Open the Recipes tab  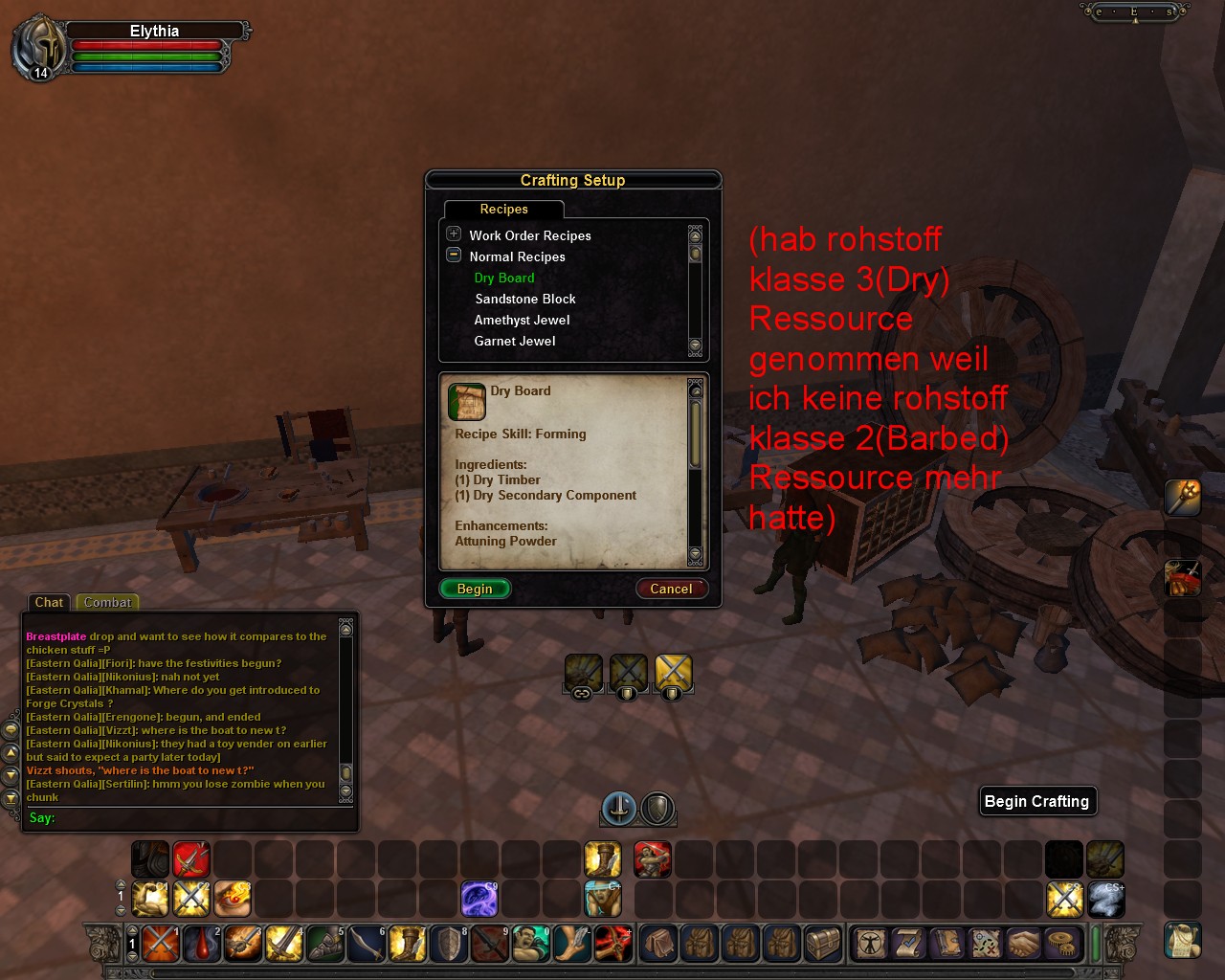click(503, 209)
